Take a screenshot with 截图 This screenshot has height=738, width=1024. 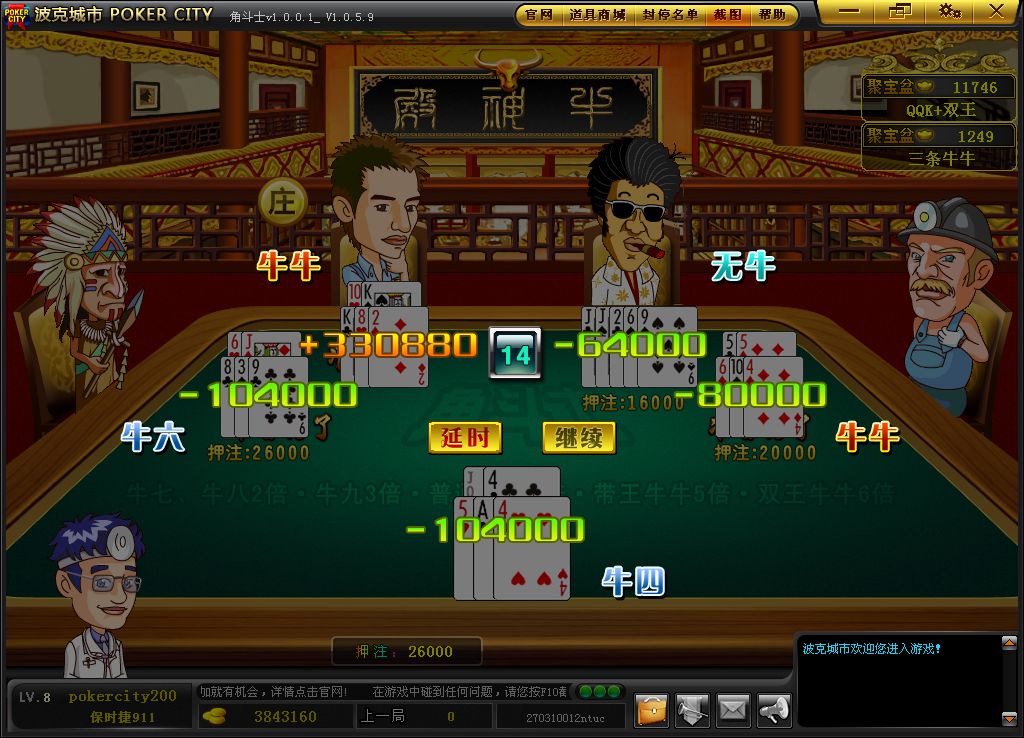[x=727, y=15]
